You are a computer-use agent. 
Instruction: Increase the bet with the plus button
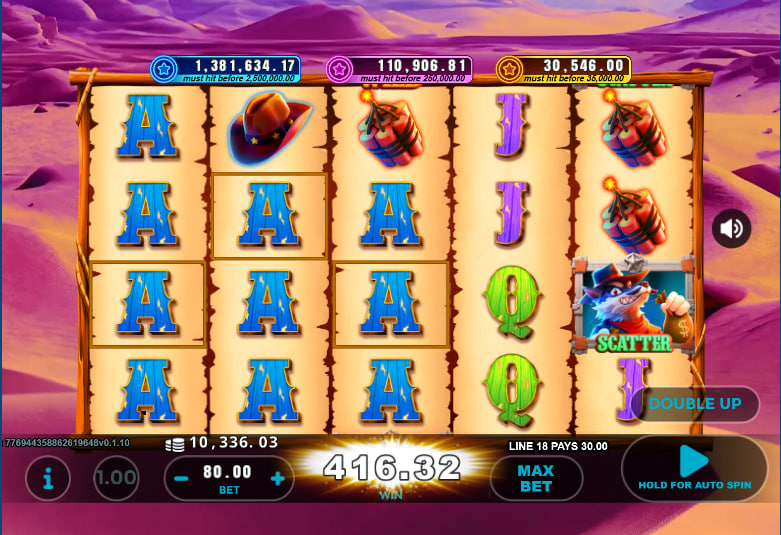pyautogui.click(x=277, y=478)
